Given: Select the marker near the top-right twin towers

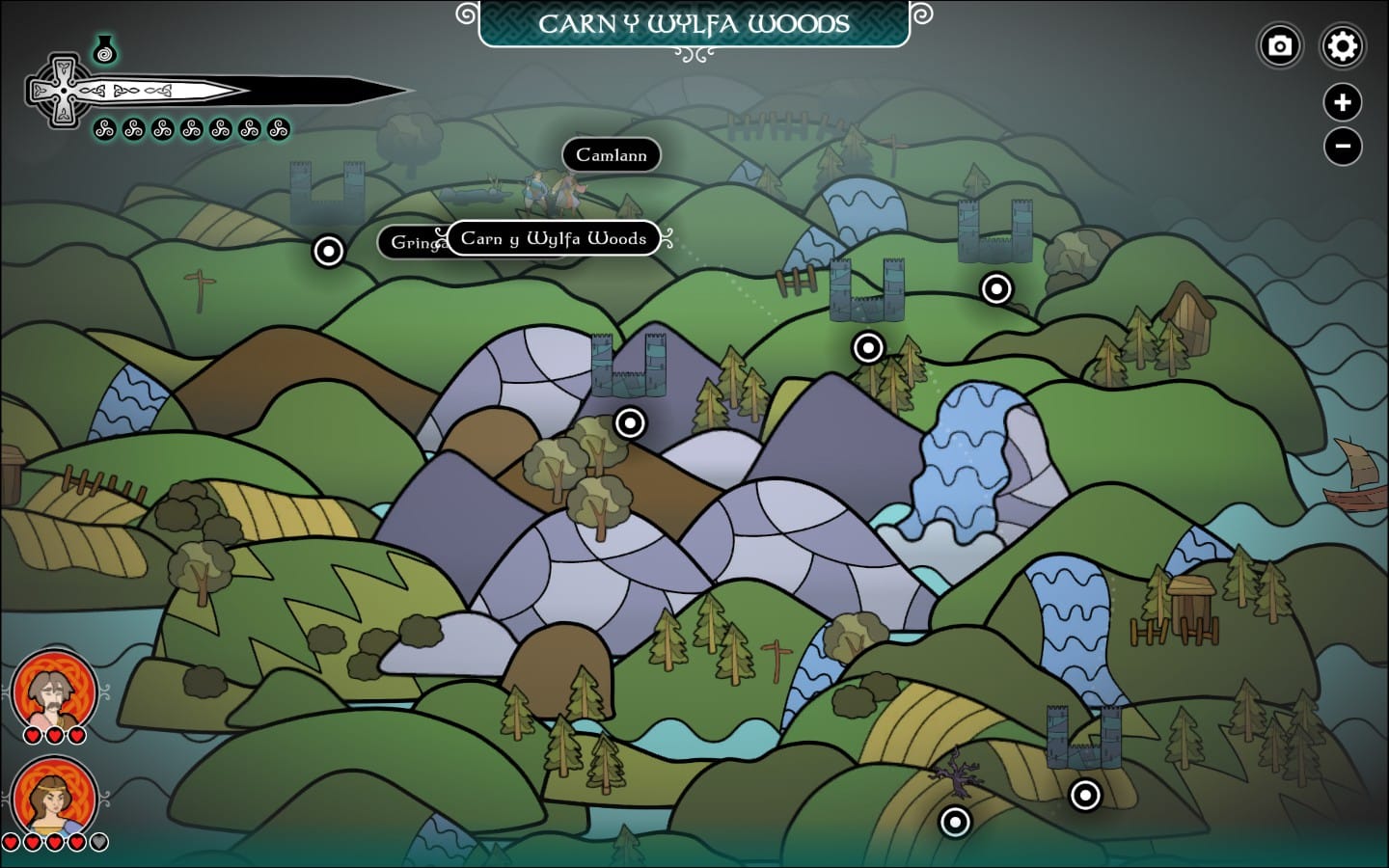Looking at the screenshot, I should (996, 288).
